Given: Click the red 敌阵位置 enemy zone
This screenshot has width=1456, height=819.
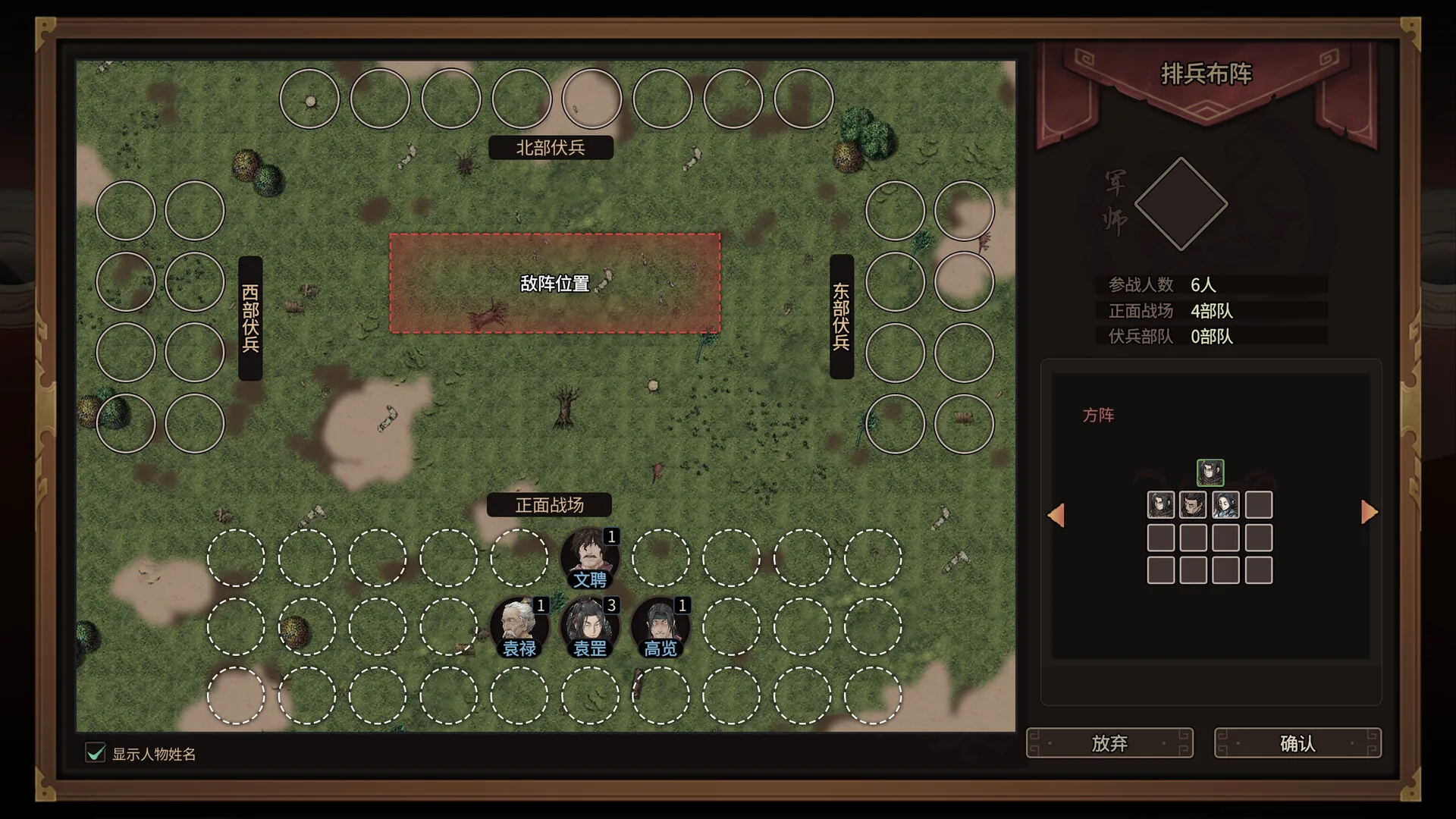Looking at the screenshot, I should [x=554, y=284].
